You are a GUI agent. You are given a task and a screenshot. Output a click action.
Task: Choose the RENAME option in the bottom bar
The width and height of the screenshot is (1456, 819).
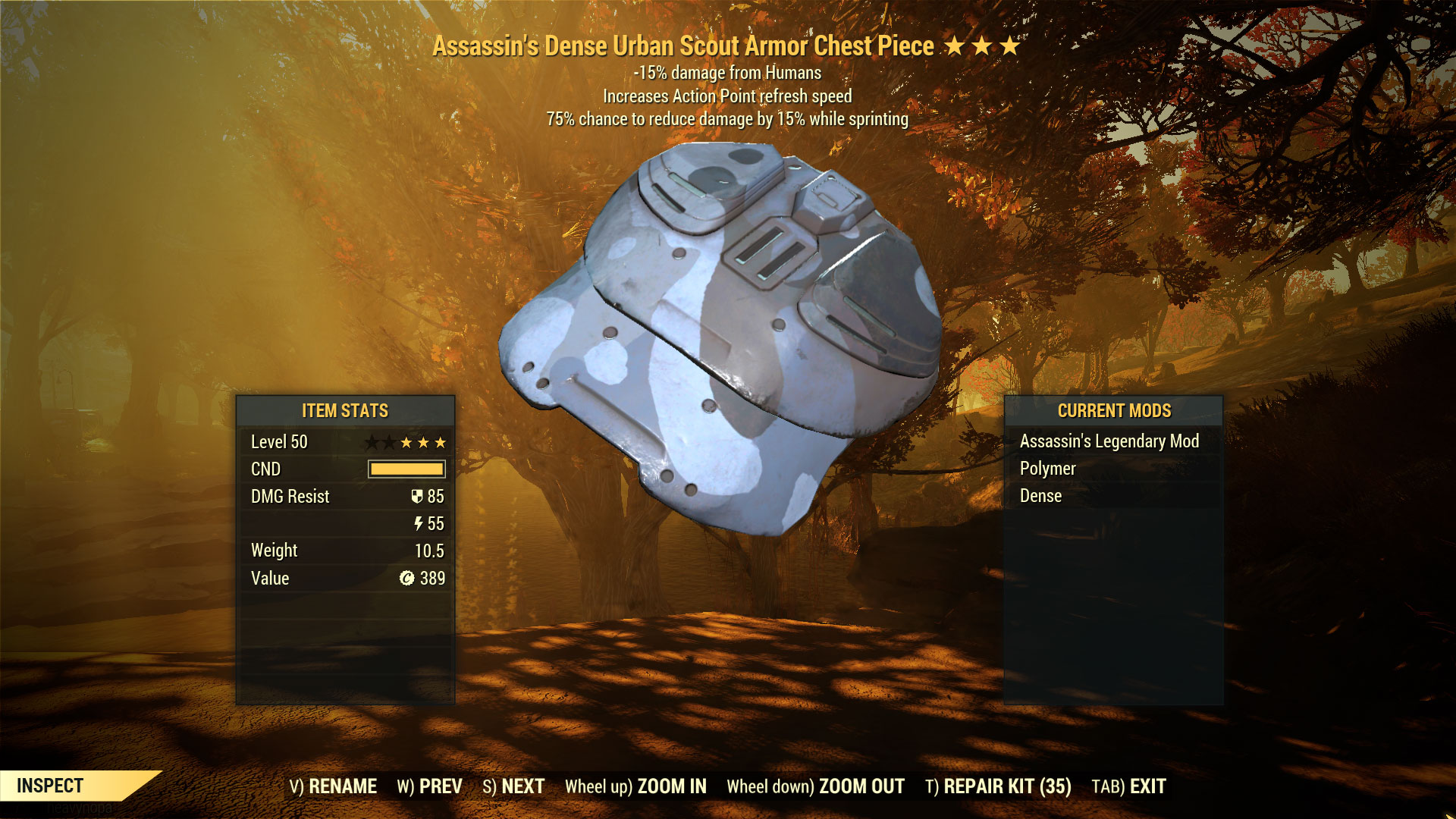(x=333, y=786)
